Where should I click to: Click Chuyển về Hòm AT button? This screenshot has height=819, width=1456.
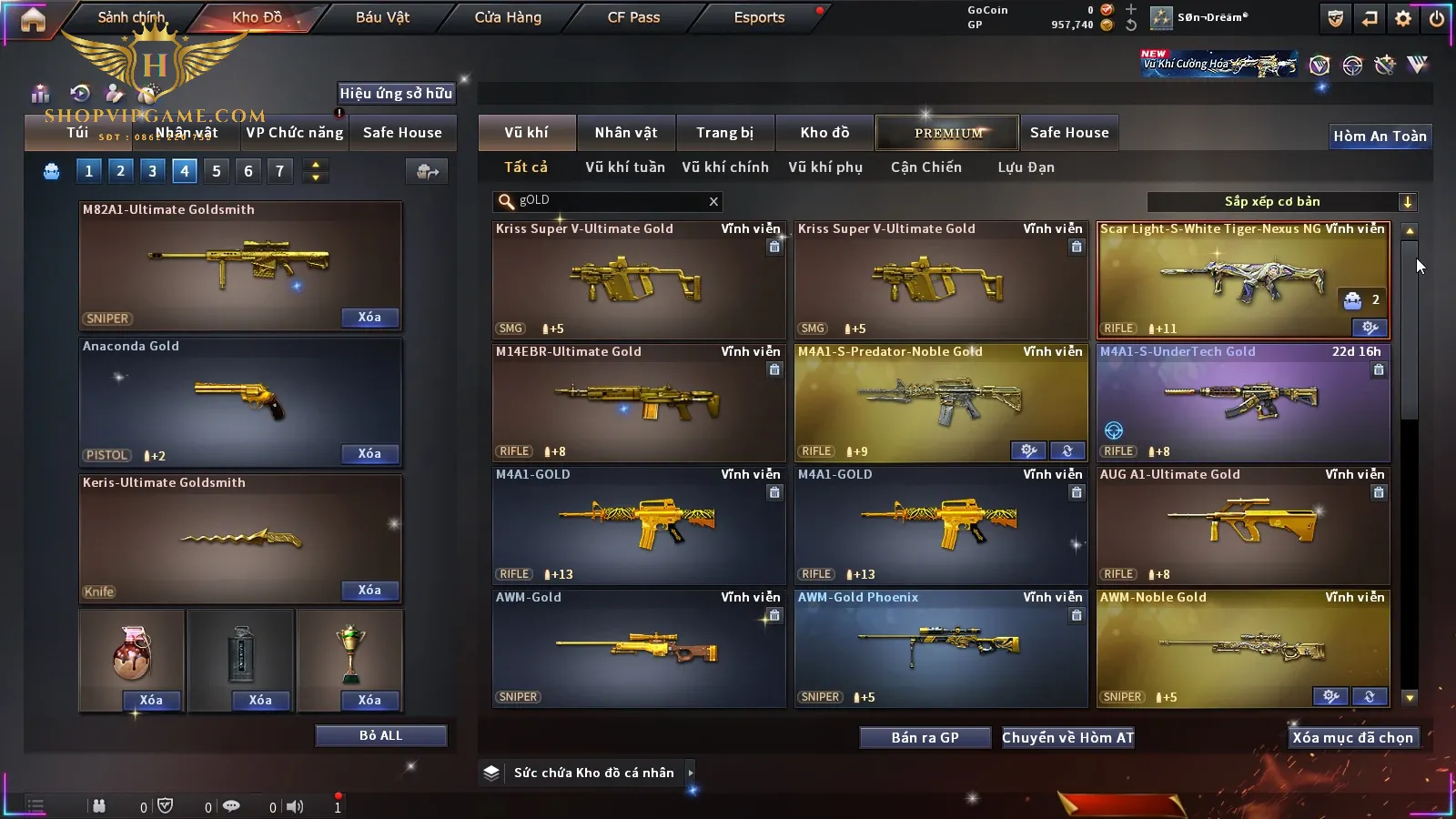pyautogui.click(x=1067, y=737)
